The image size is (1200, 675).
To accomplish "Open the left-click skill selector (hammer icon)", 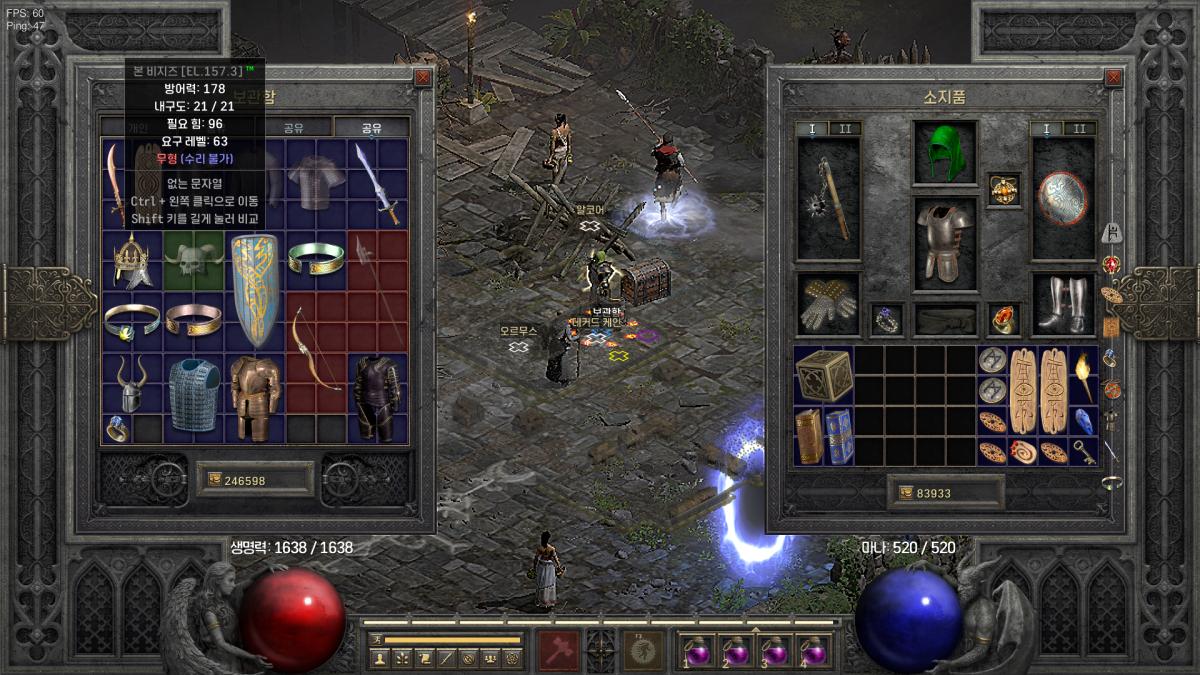I will (x=557, y=650).
